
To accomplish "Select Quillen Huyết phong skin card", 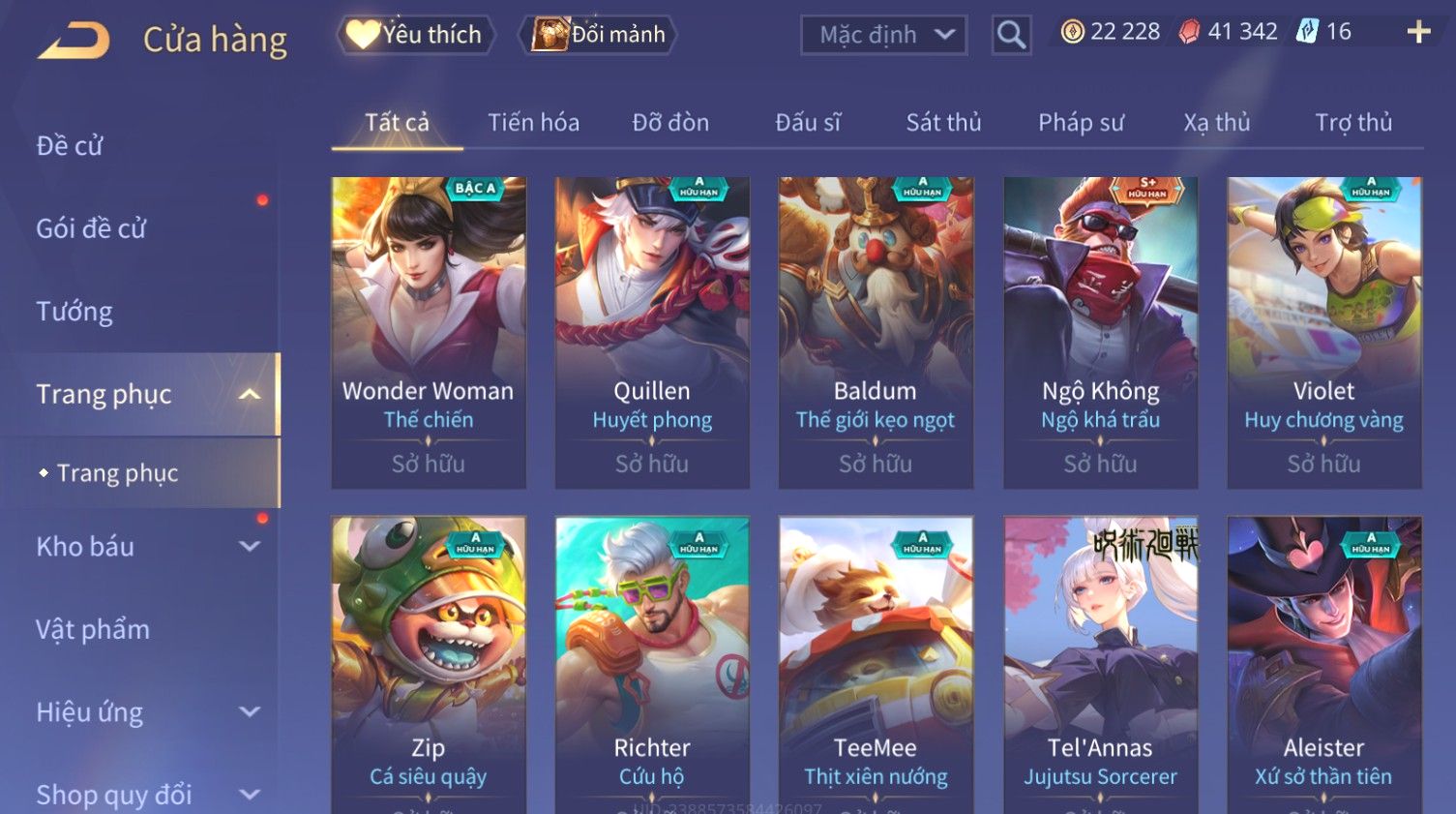I will pos(652,331).
